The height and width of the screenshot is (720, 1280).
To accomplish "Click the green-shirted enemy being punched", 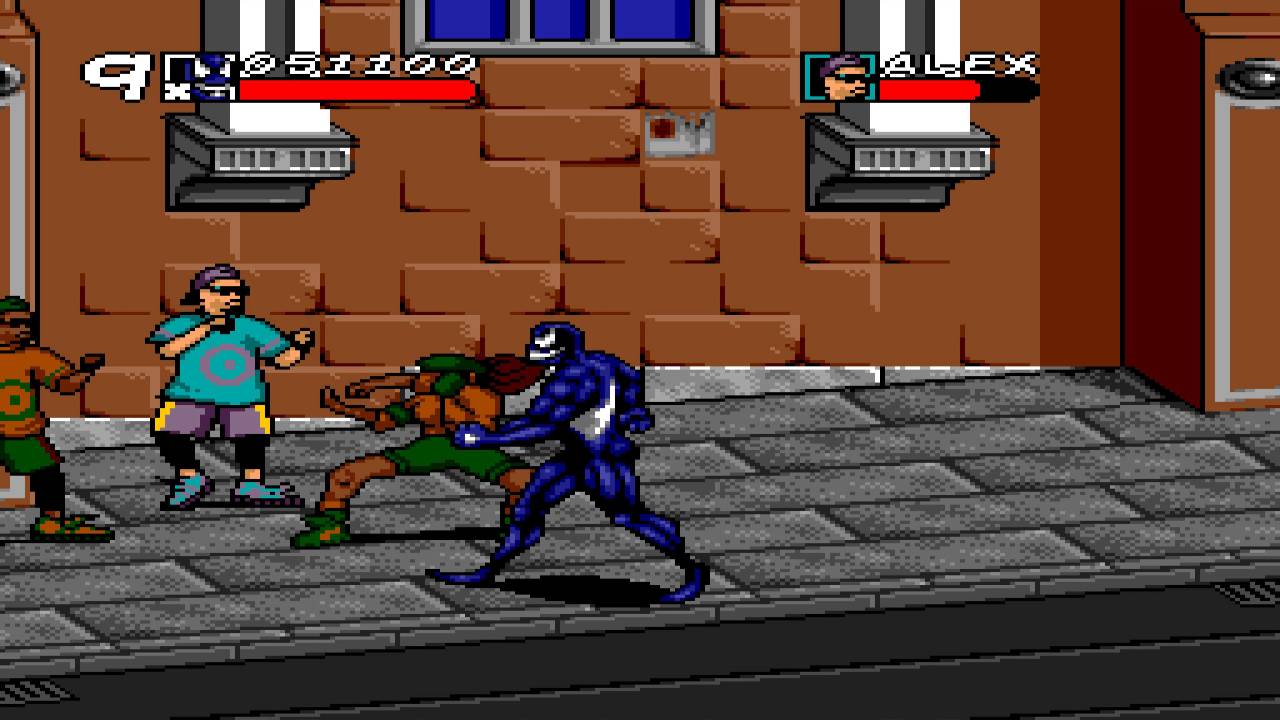I will pyautogui.click(x=430, y=430).
